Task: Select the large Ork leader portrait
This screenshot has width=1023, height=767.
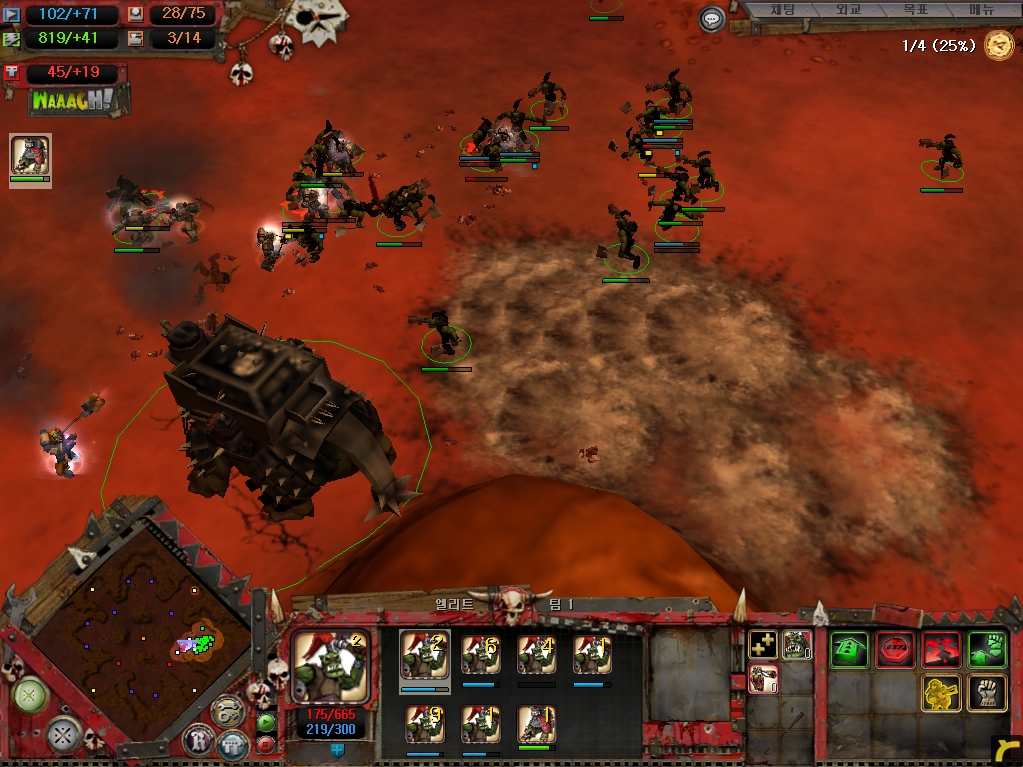Action: coord(330,666)
